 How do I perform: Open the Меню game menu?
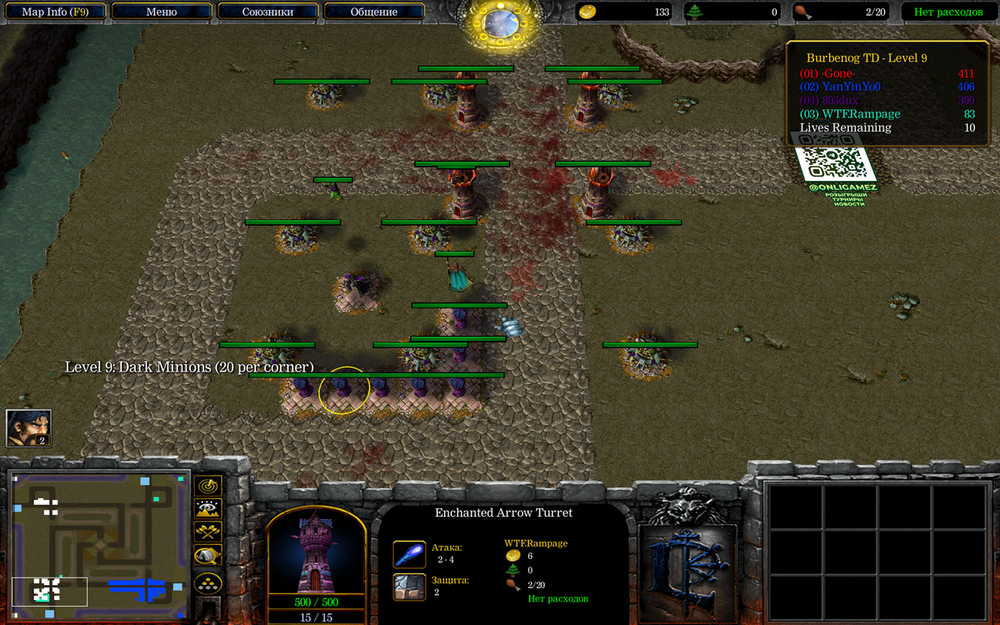161,12
